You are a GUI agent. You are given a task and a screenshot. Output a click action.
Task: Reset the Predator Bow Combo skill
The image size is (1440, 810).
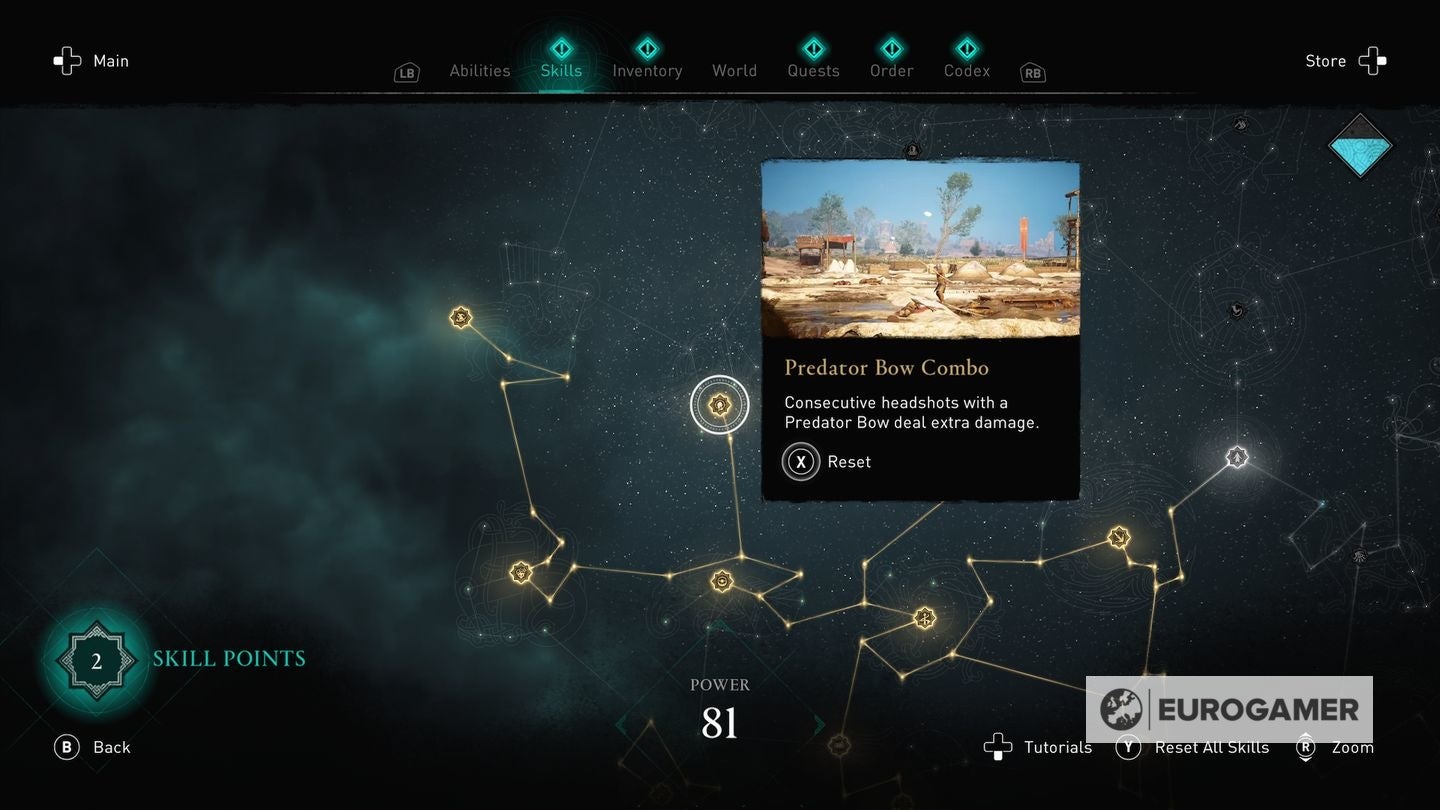[x=827, y=462]
